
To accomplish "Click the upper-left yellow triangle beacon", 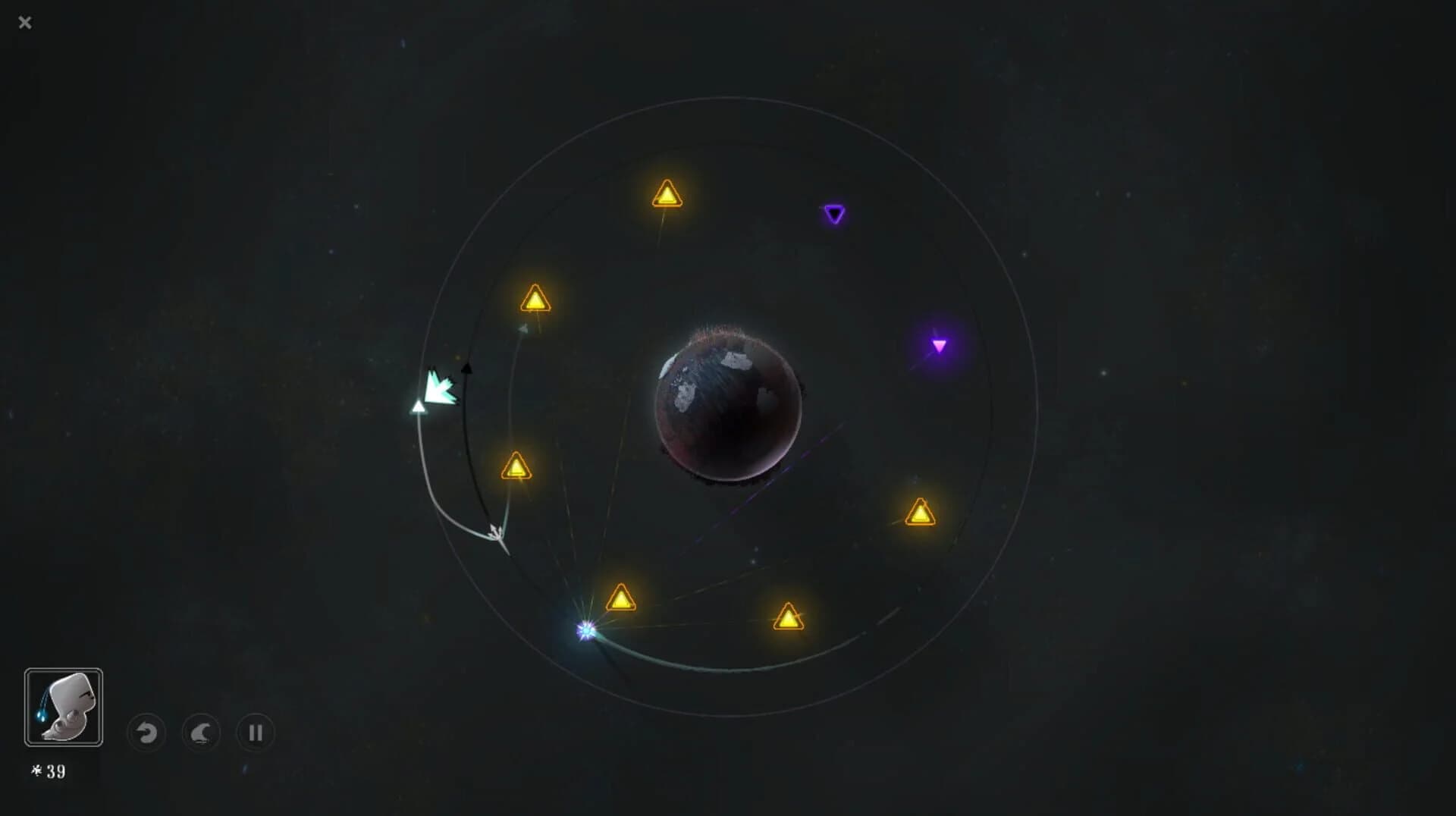I will (x=536, y=299).
